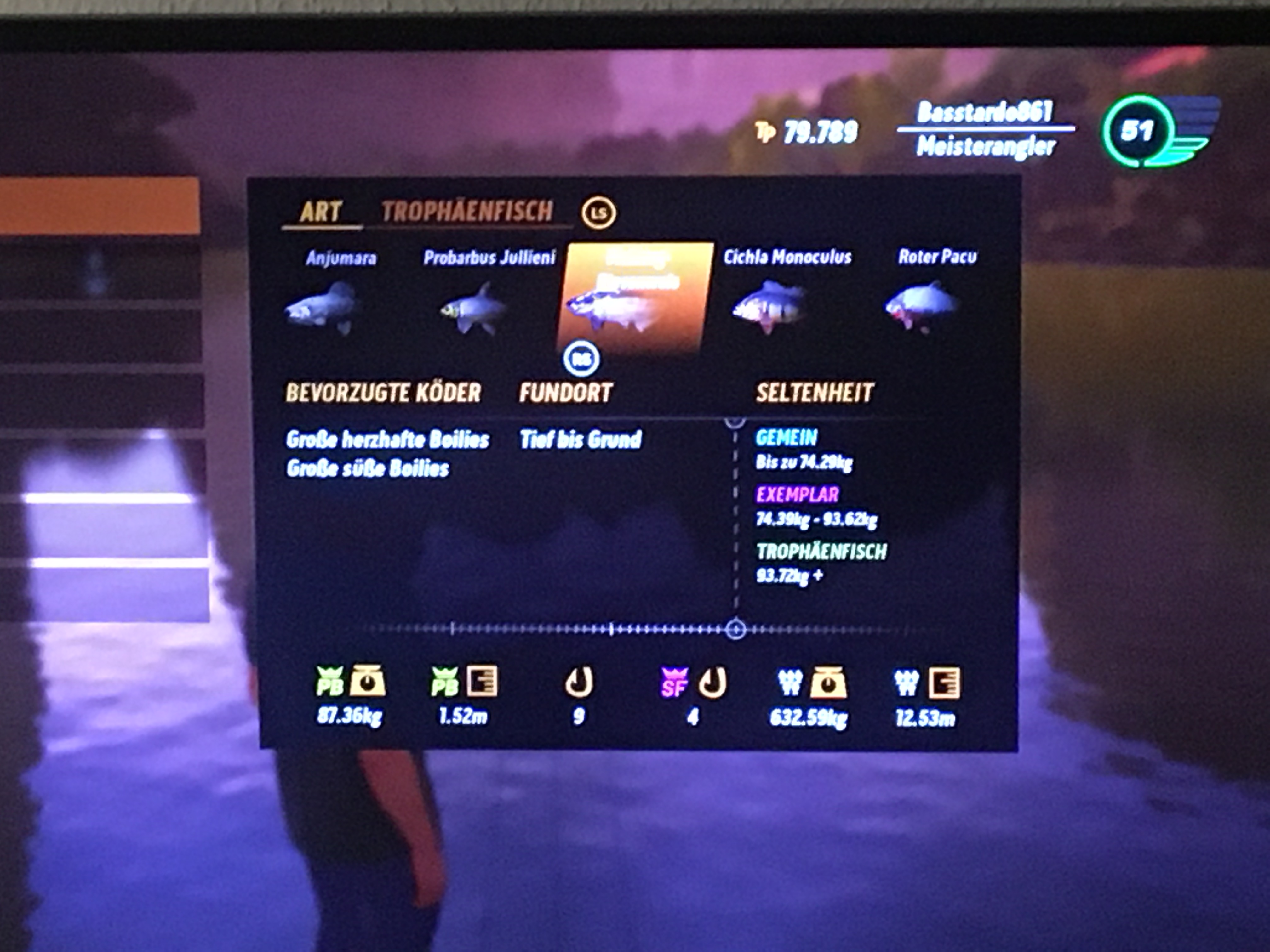Switch to the ART tab

320,211
